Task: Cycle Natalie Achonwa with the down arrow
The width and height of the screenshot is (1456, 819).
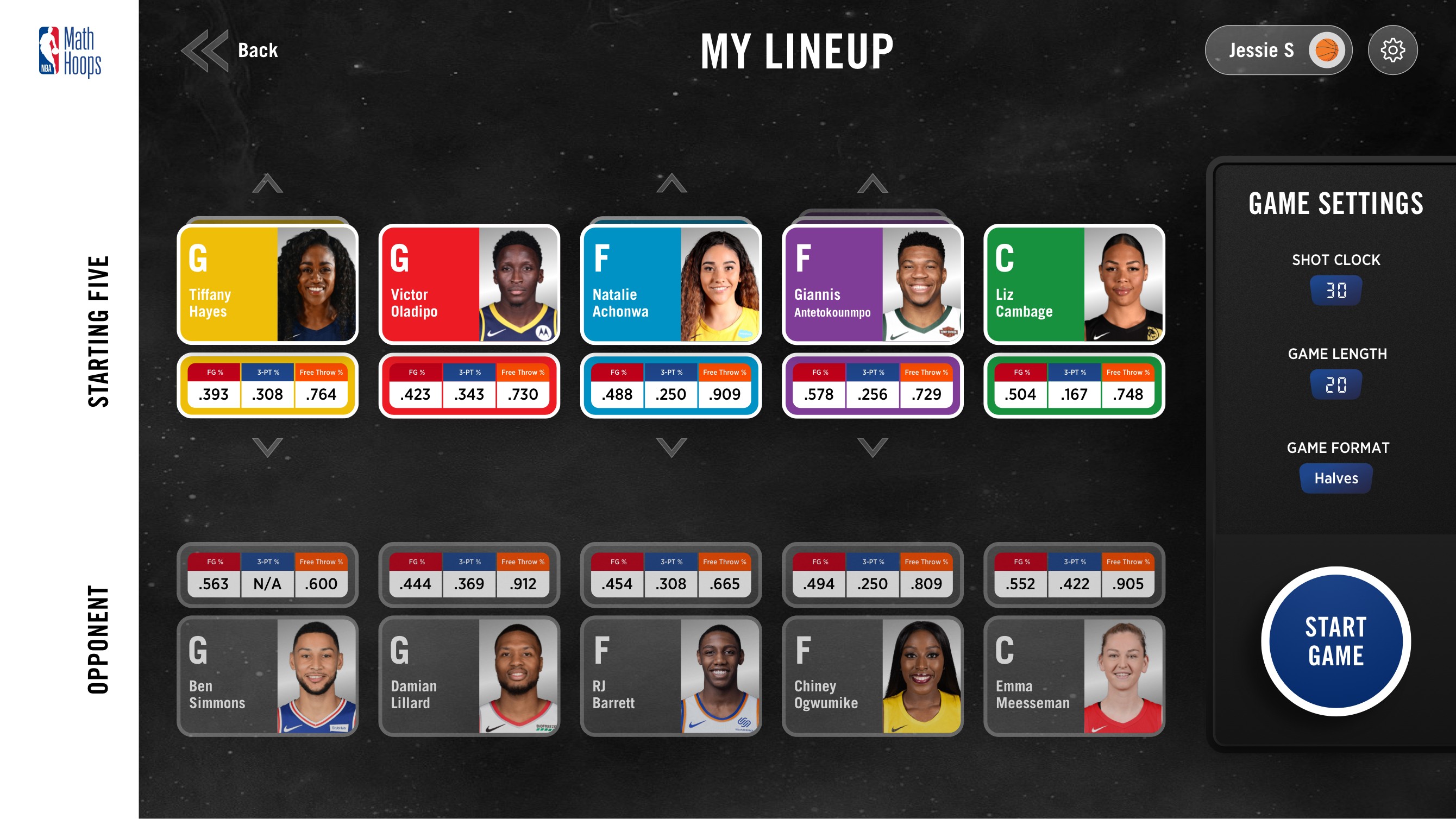Action: 671,446
